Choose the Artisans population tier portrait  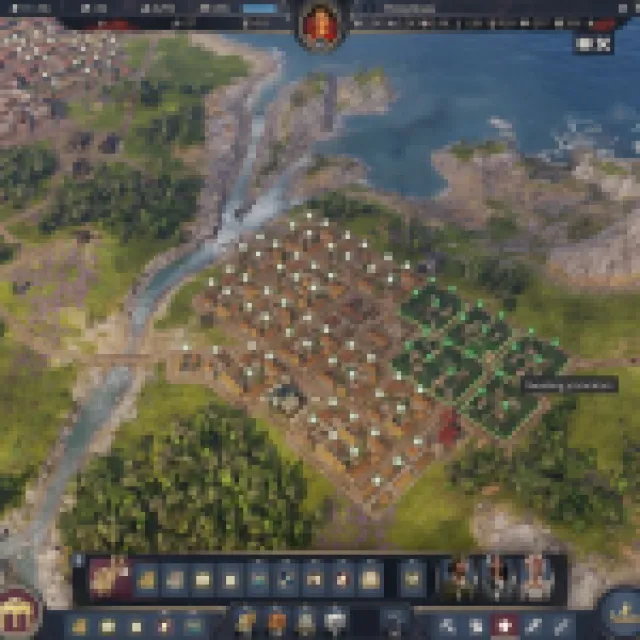point(537,578)
